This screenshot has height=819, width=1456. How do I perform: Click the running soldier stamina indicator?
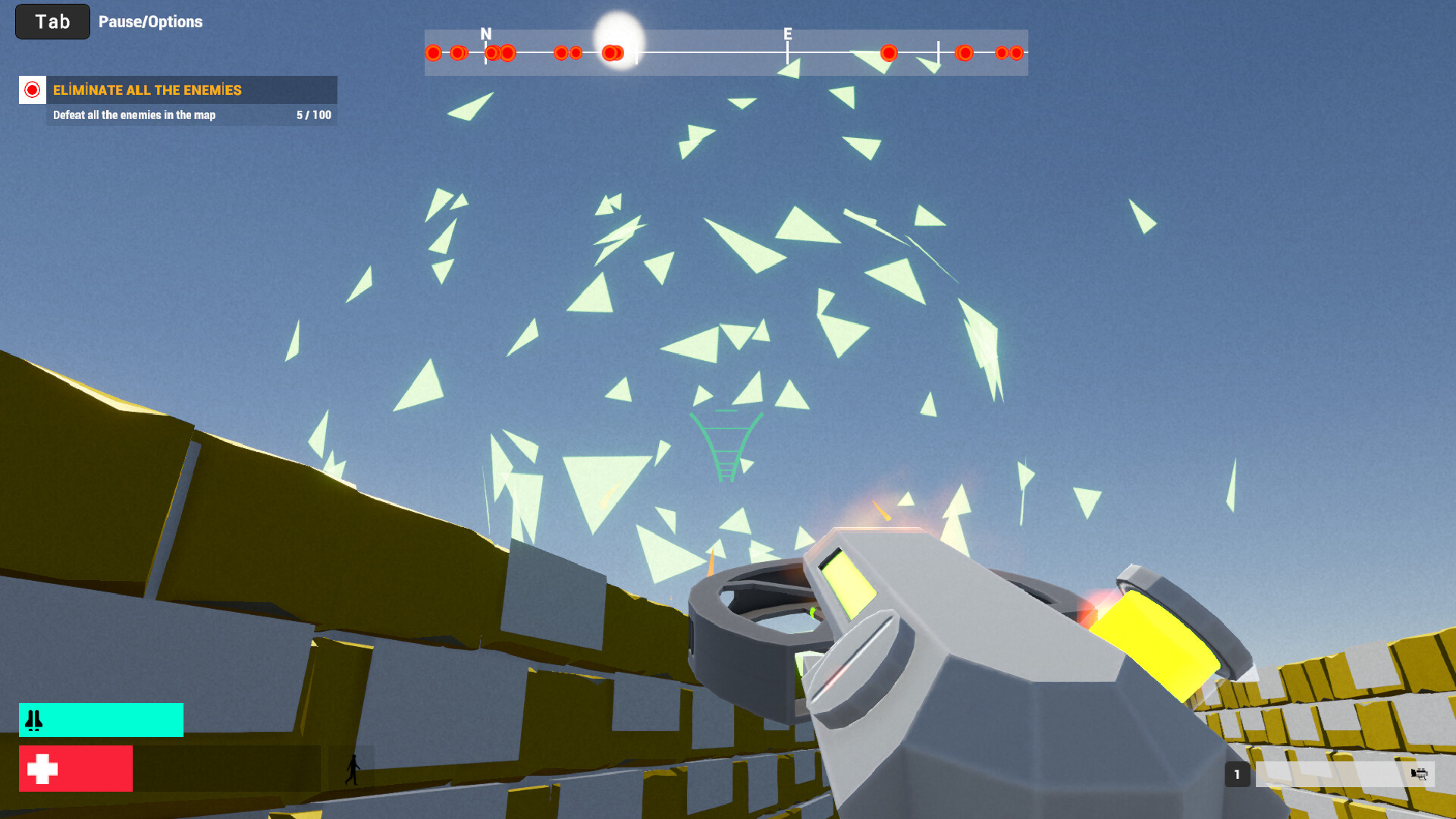click(353, 768)
